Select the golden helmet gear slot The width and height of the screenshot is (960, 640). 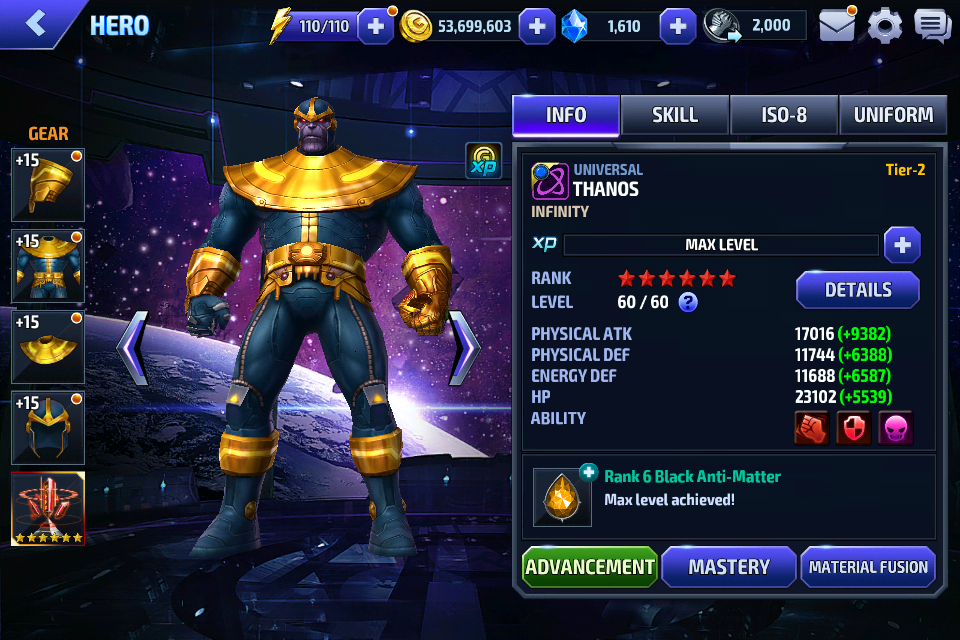point(47,185)
